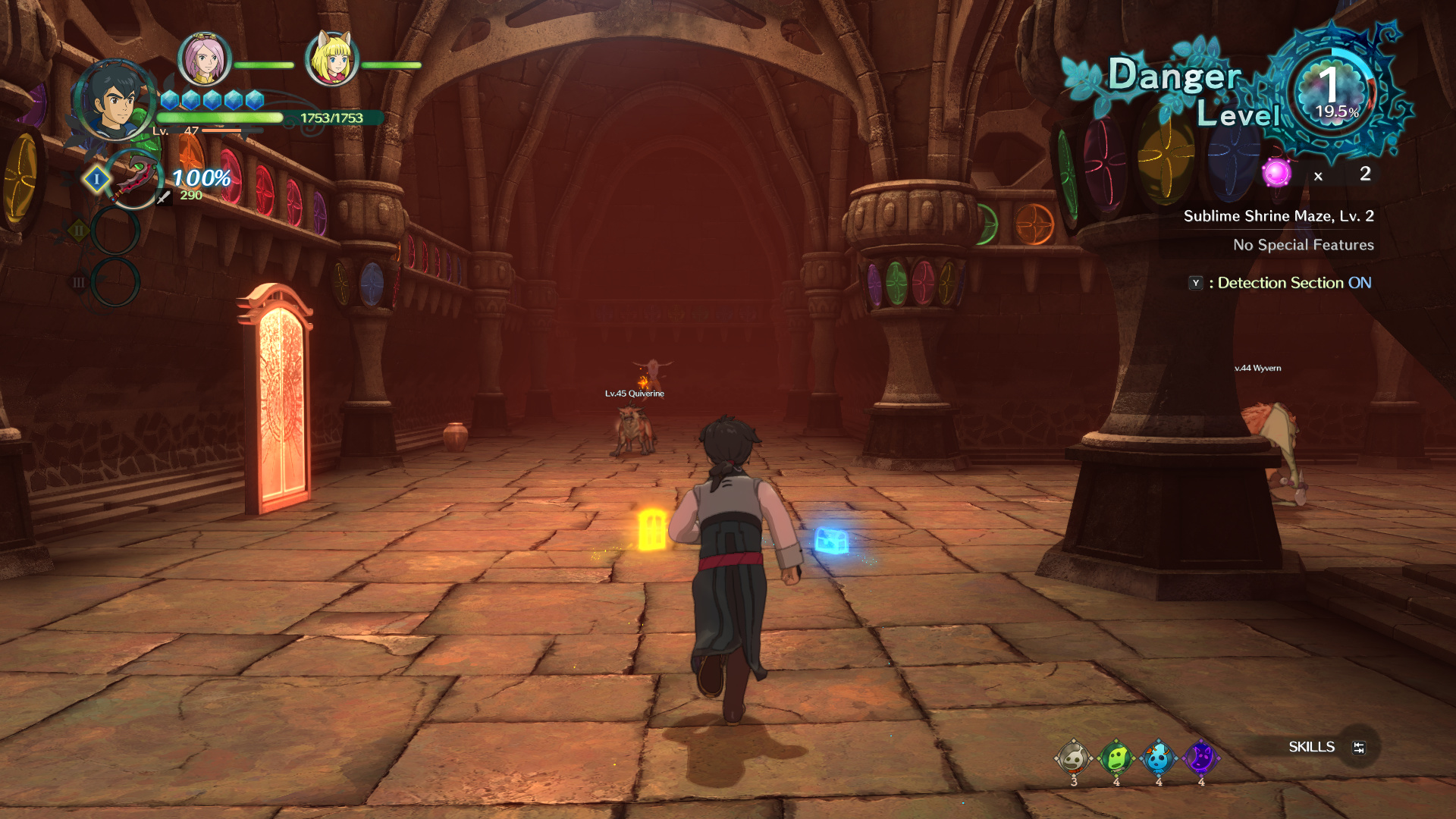Open the SKILLS switch button

pyautogui.click(x=1358, y=748)
